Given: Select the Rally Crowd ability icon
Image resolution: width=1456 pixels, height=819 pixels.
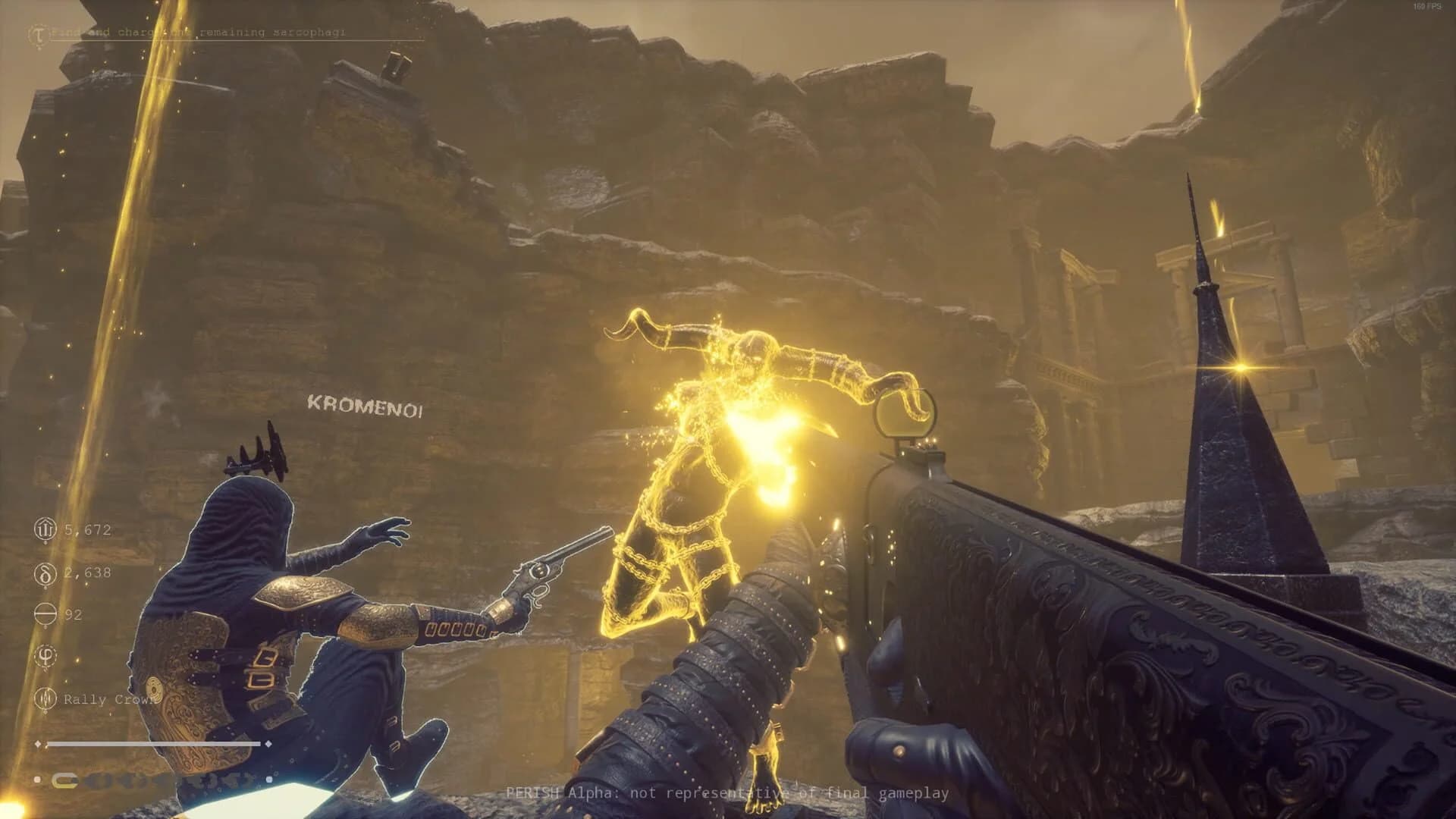Looking at the screenshot, I should (45, 699).
